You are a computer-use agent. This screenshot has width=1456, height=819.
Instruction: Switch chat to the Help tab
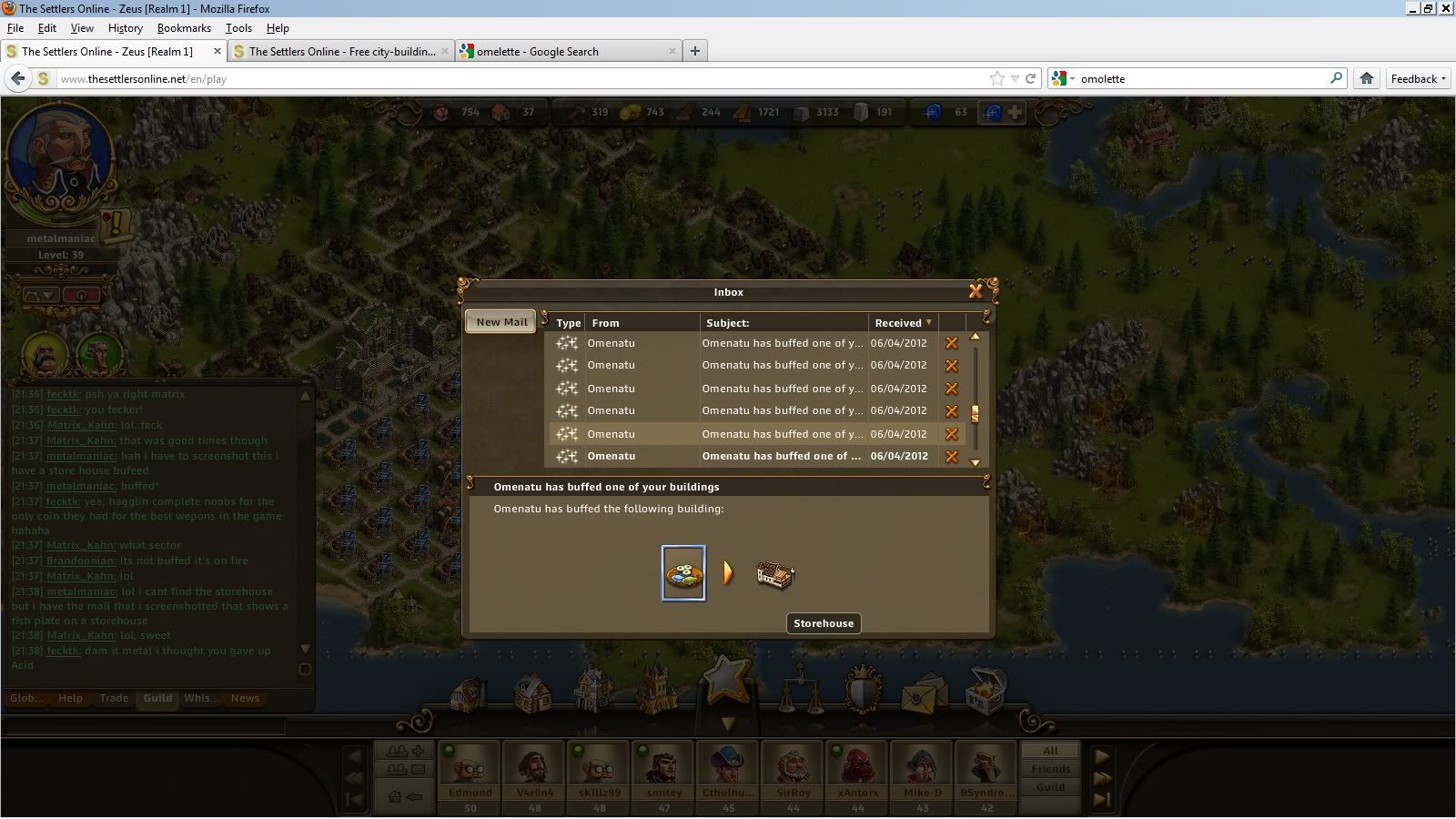[70, 698]
